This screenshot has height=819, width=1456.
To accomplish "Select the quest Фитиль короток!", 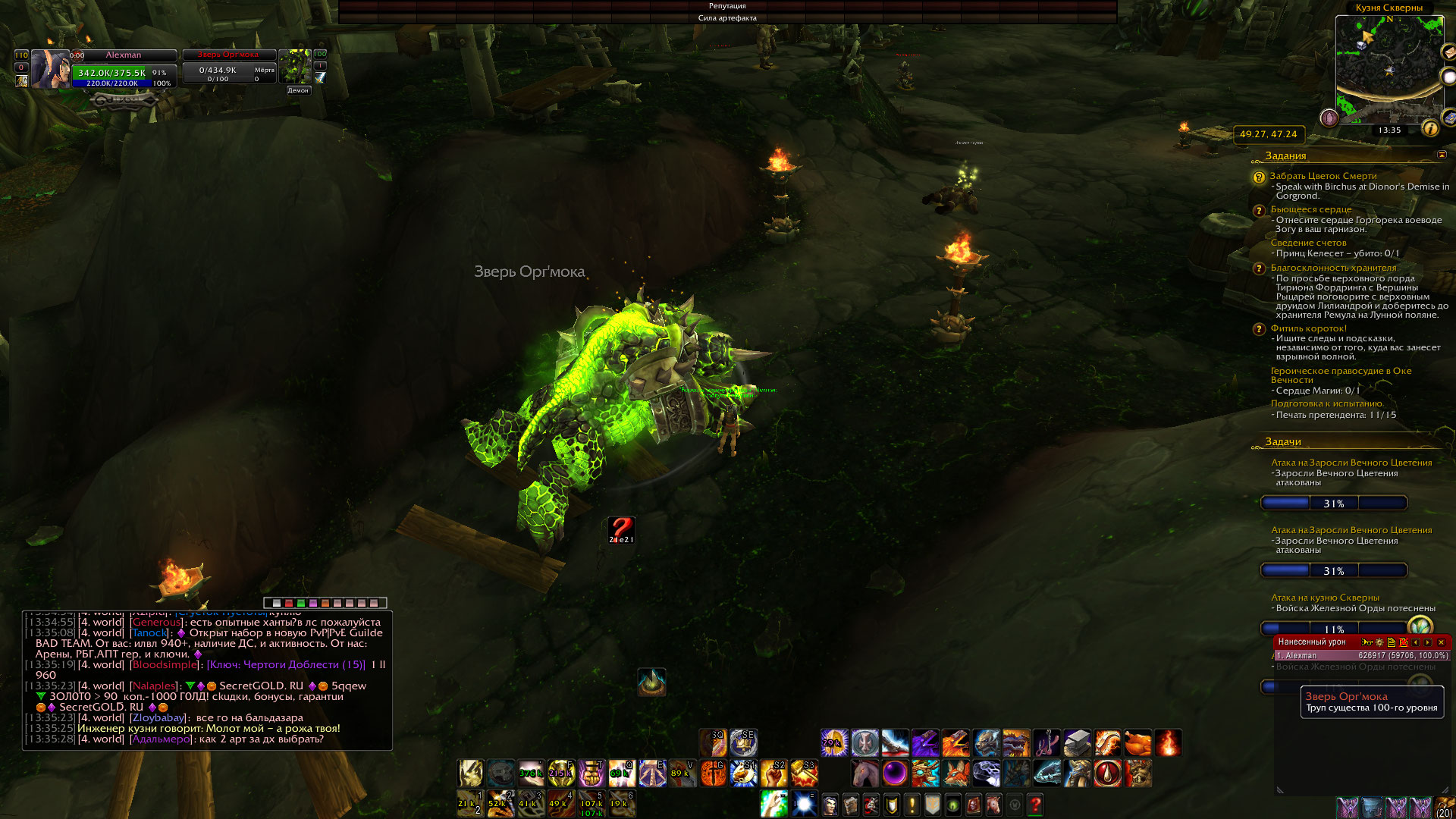I will point(1308,328).
